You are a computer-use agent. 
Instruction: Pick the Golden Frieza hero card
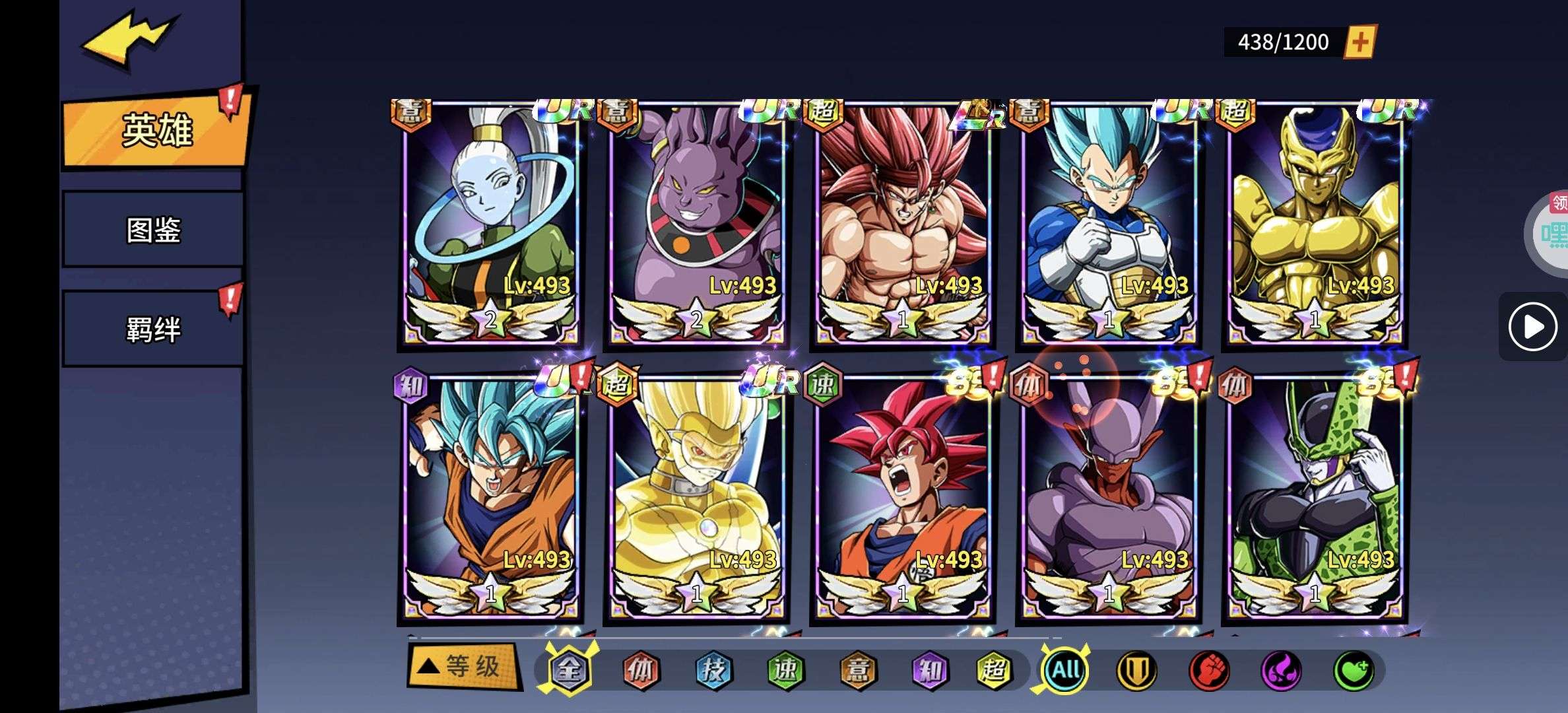point(1314,223)
